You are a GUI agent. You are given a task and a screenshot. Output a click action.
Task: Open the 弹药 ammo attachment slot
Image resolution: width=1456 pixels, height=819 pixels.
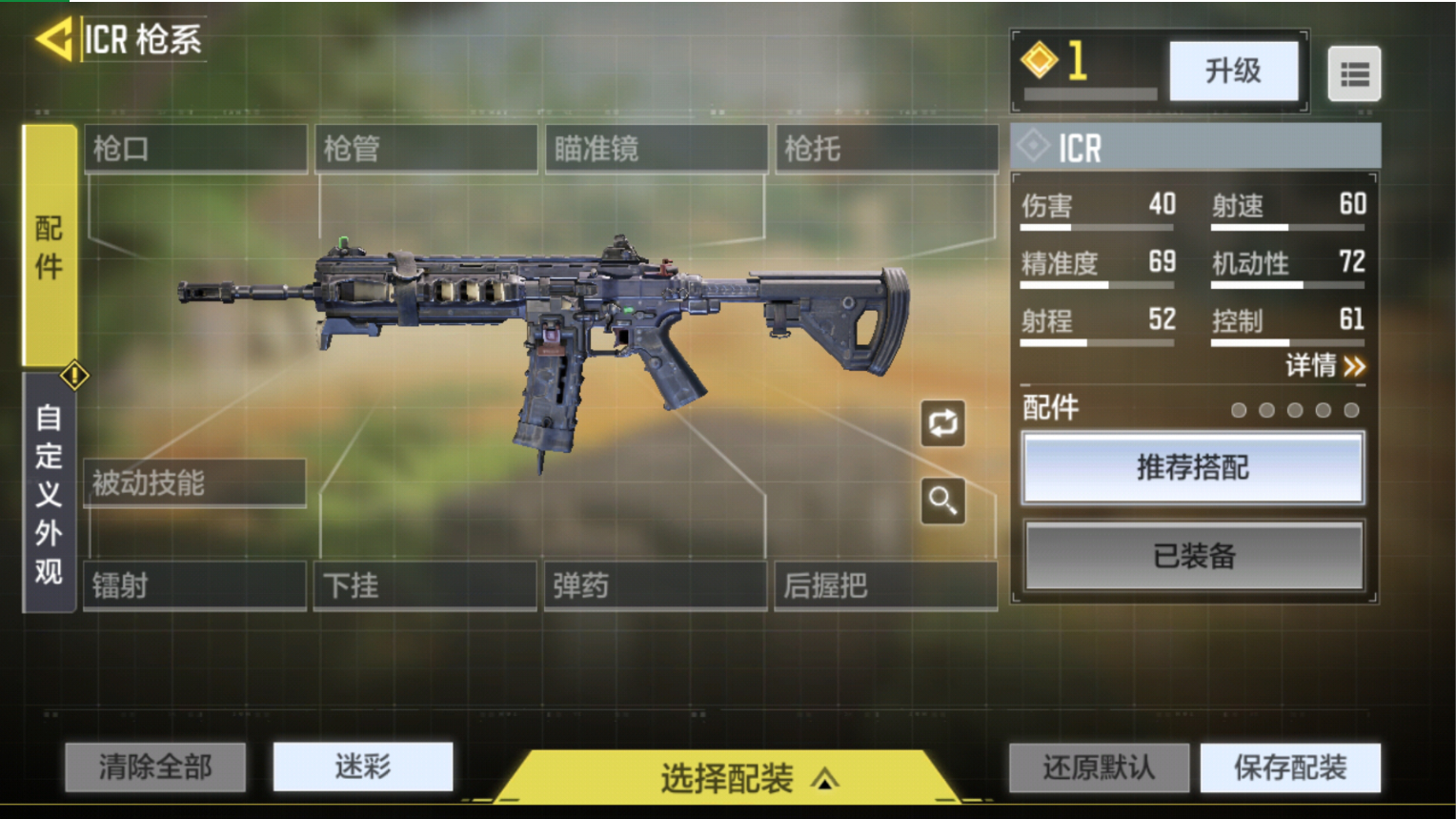pos(656,585)
